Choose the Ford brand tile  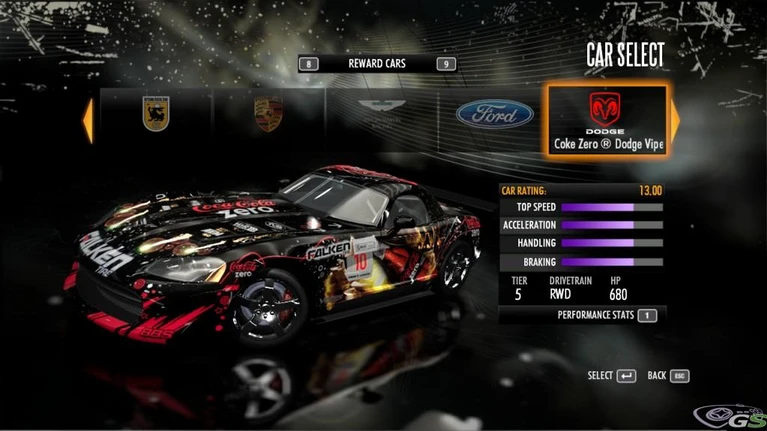tap(494, 115)
